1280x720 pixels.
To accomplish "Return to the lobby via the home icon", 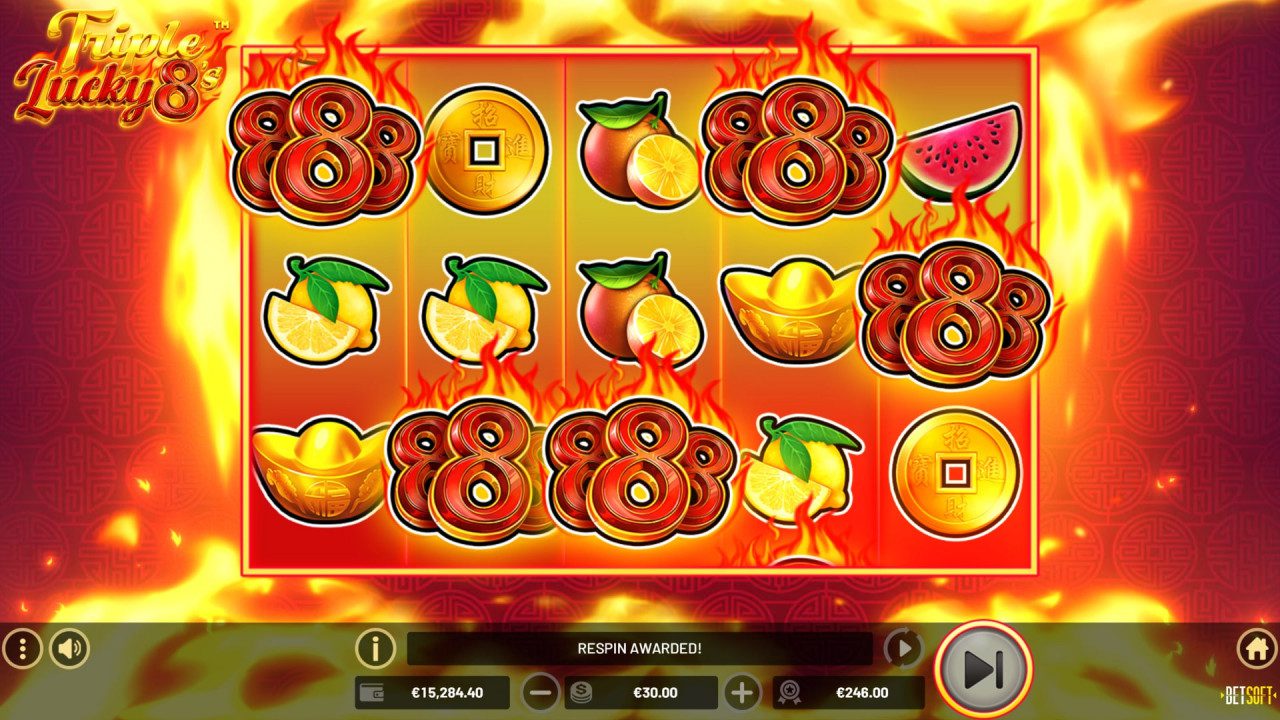I will tap(1257, 648).
